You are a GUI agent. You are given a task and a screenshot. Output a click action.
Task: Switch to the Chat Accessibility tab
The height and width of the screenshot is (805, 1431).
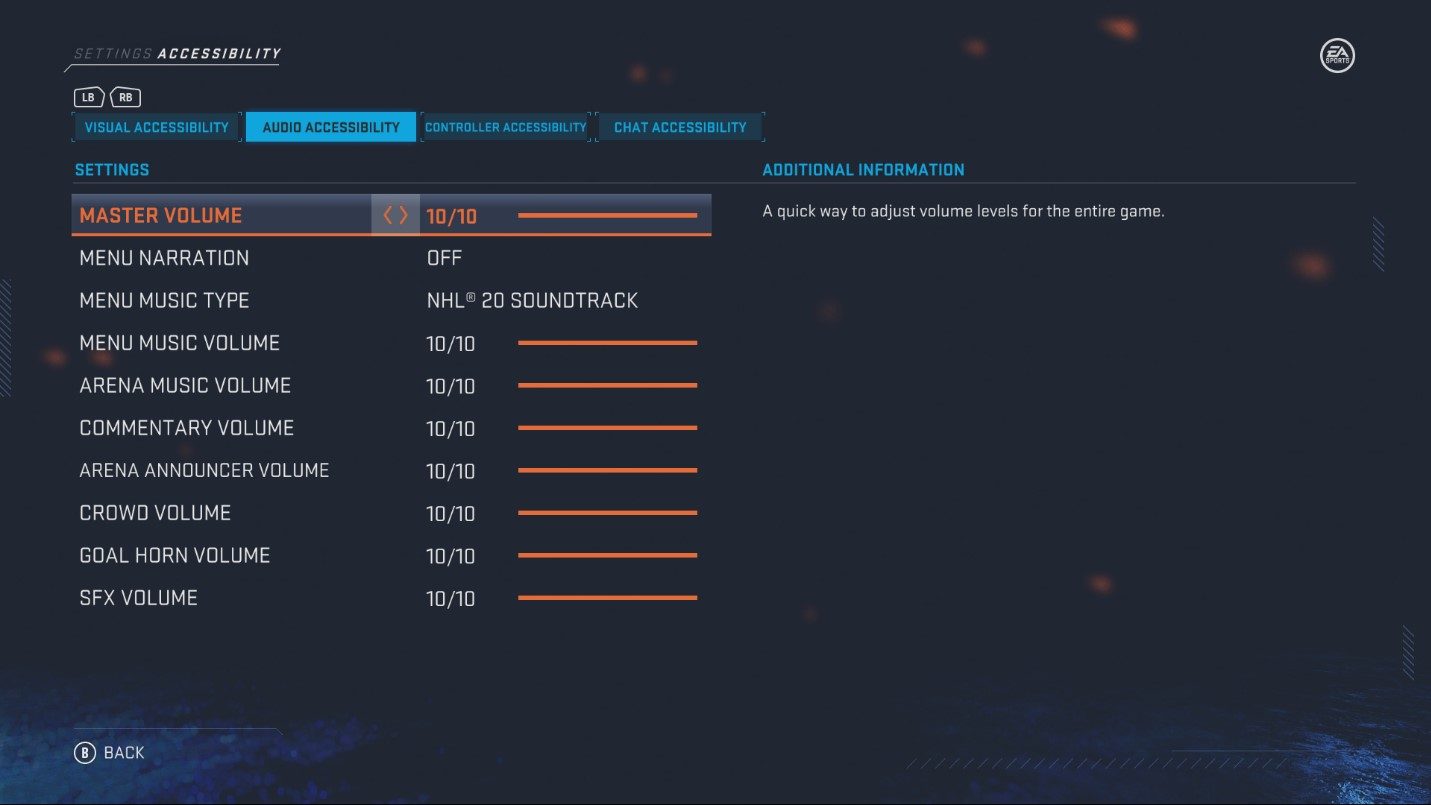pyautogui.click(x=680, y=126)
